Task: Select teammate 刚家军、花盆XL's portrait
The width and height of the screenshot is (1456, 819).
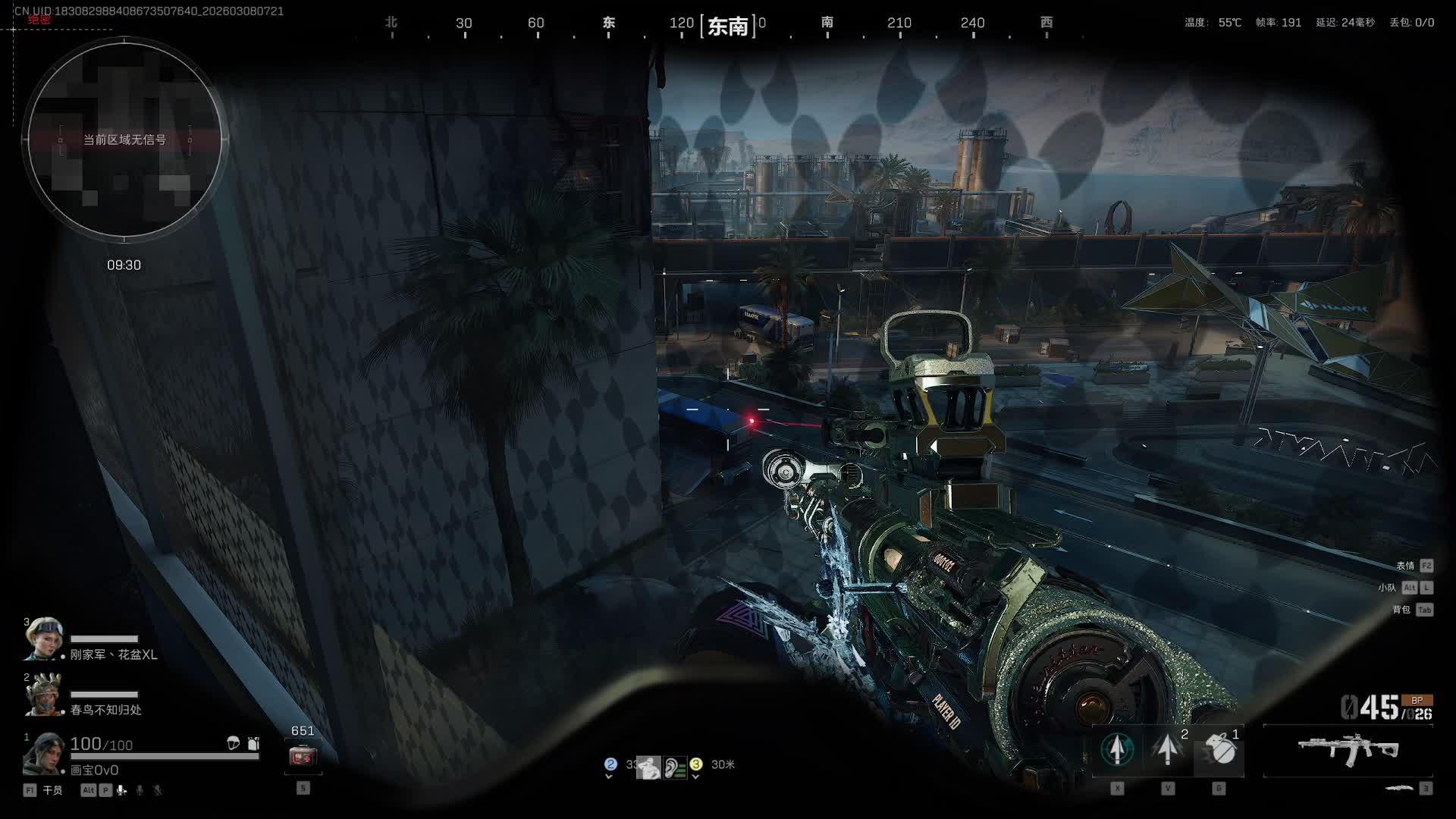Action: tap(42, 639)
